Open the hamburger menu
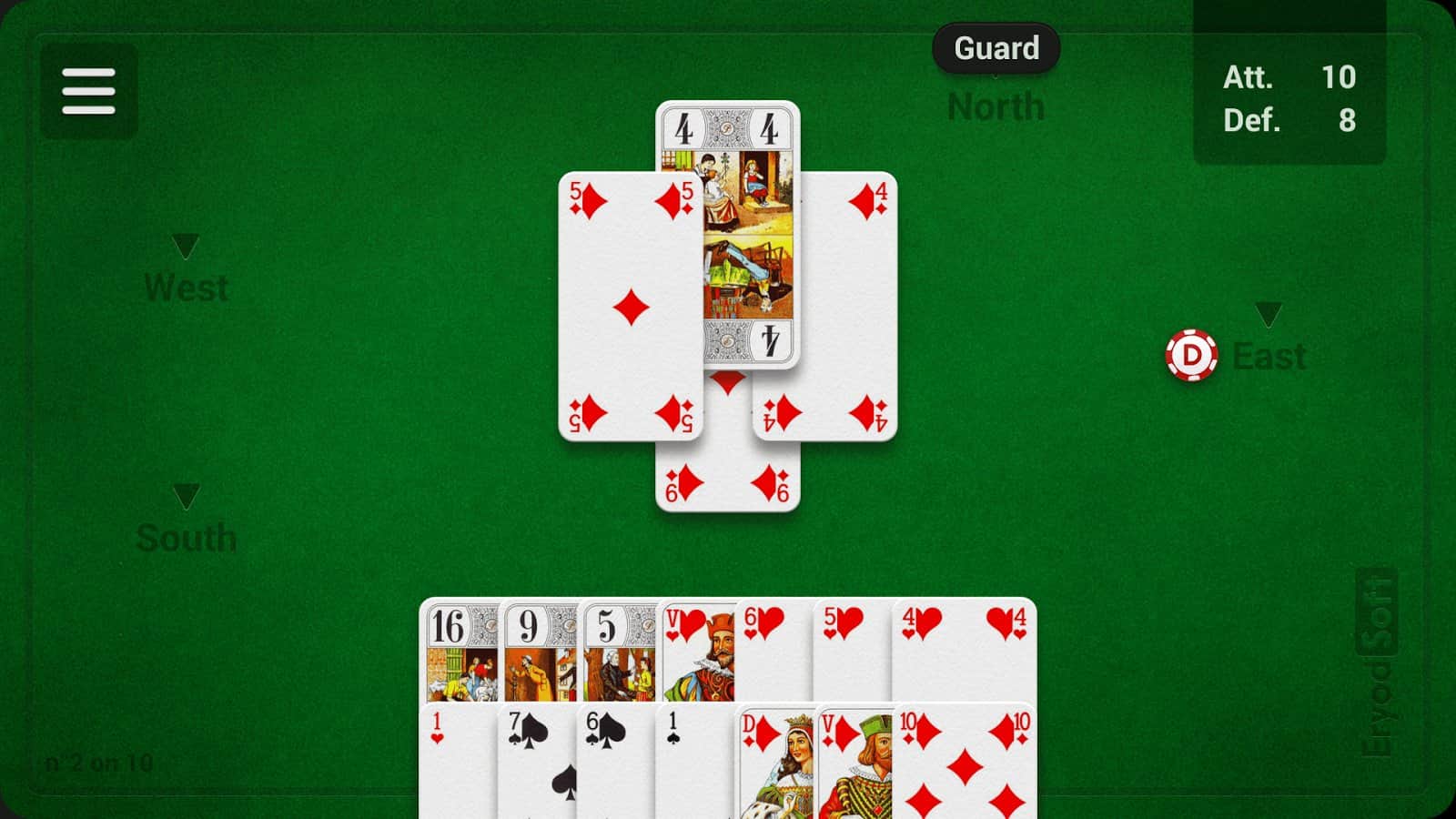This screenshot has width=1456, height=819. coord(87,91)
